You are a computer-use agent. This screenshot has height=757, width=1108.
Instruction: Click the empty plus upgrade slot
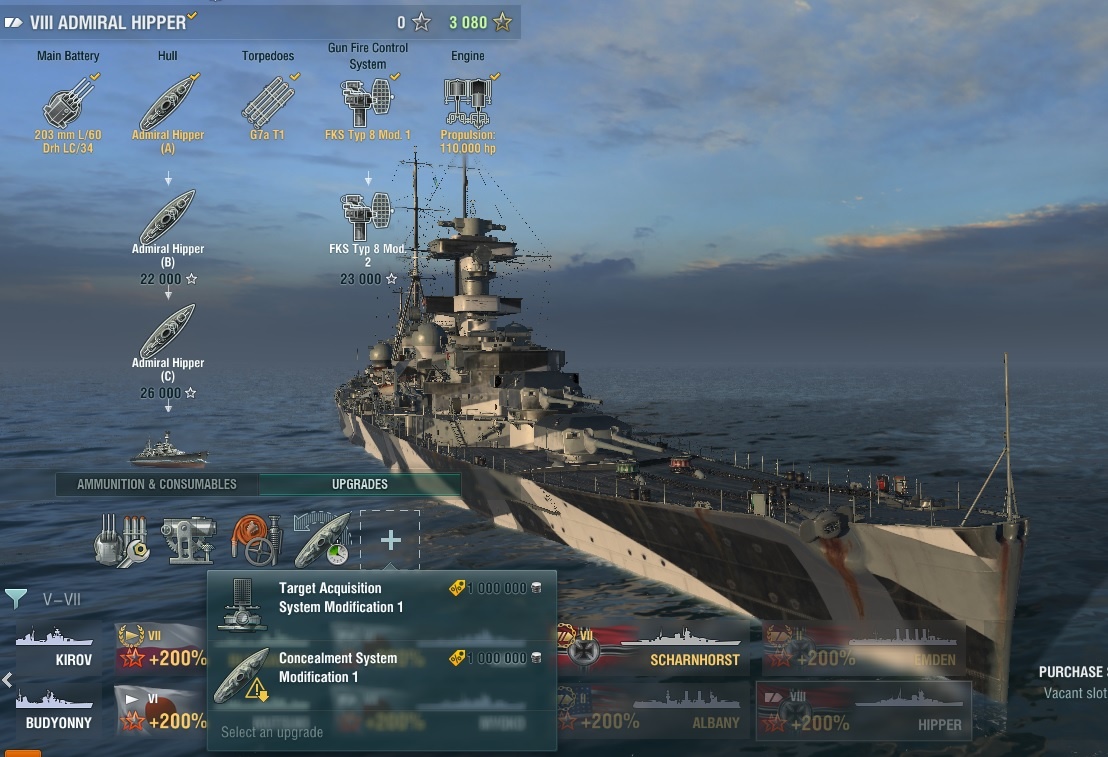point(390,541)
